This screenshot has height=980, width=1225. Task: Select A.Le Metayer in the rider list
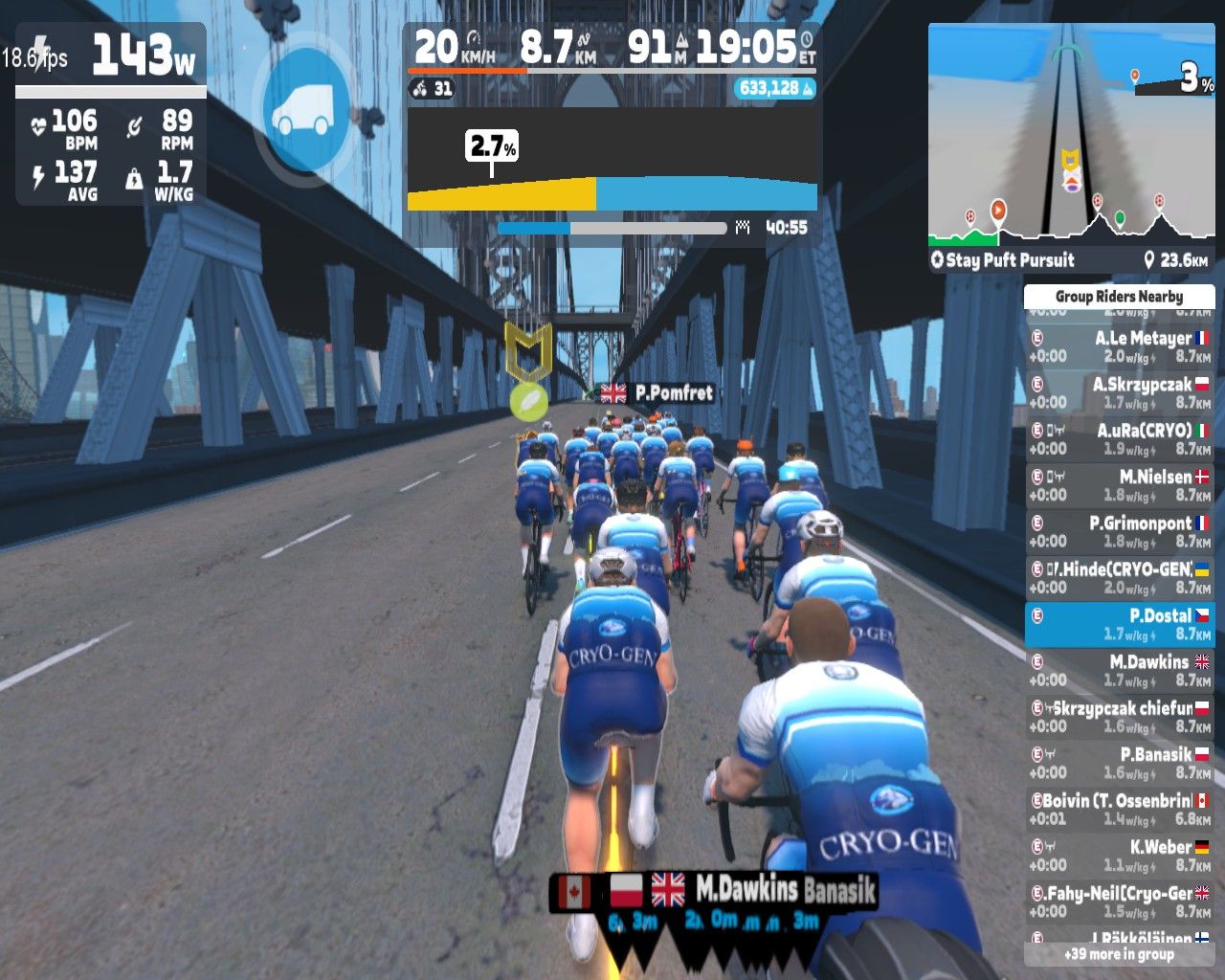click(1119, 346)
